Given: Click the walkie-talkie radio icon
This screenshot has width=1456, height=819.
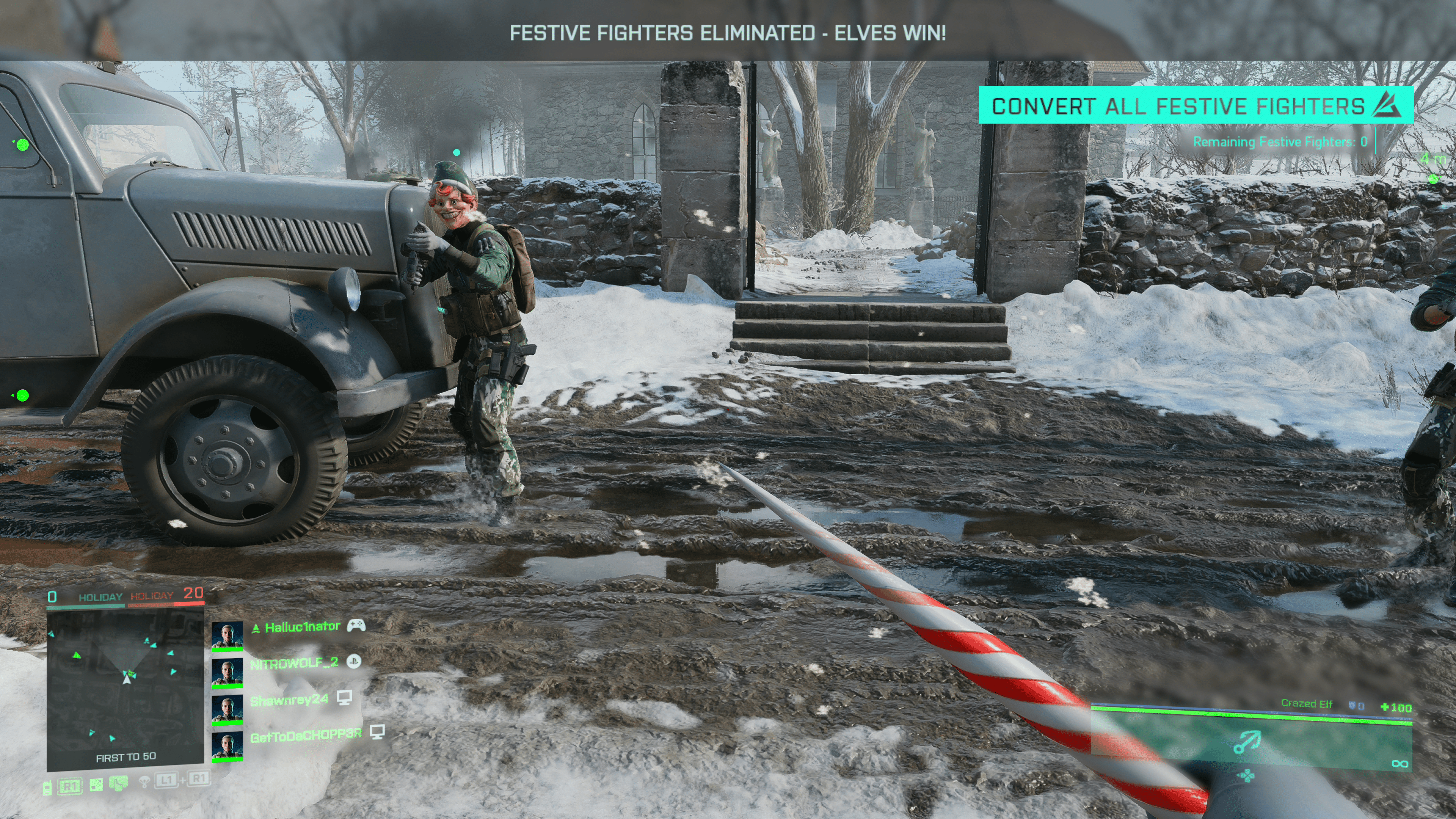Looking at the screenshot, I should (x=47, y=788).
